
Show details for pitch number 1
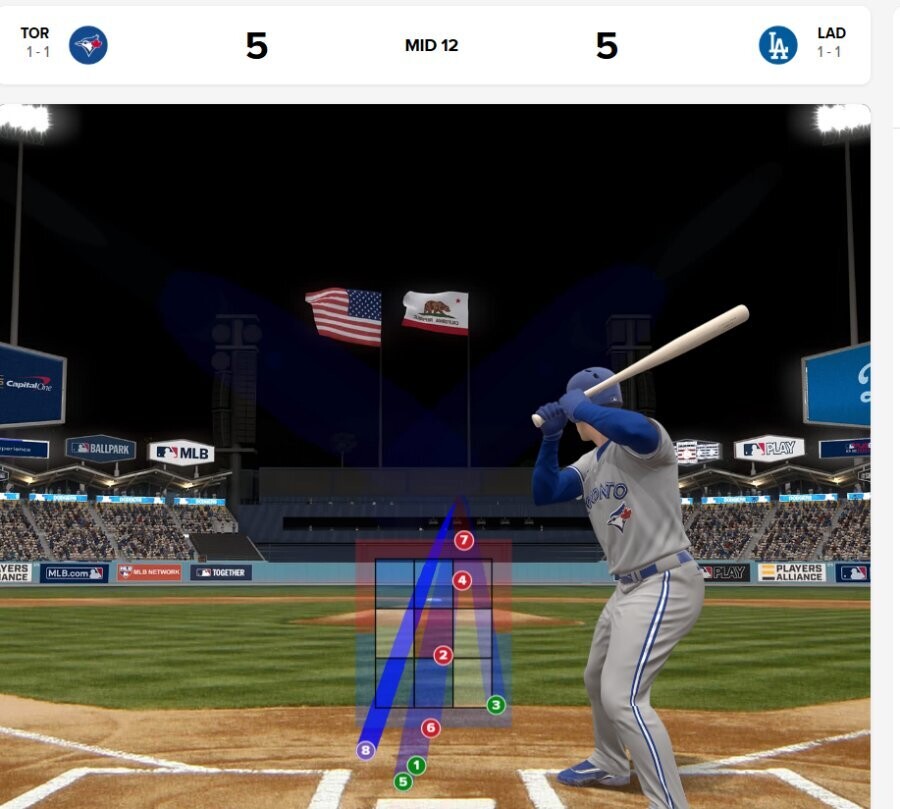click(417, 766)
